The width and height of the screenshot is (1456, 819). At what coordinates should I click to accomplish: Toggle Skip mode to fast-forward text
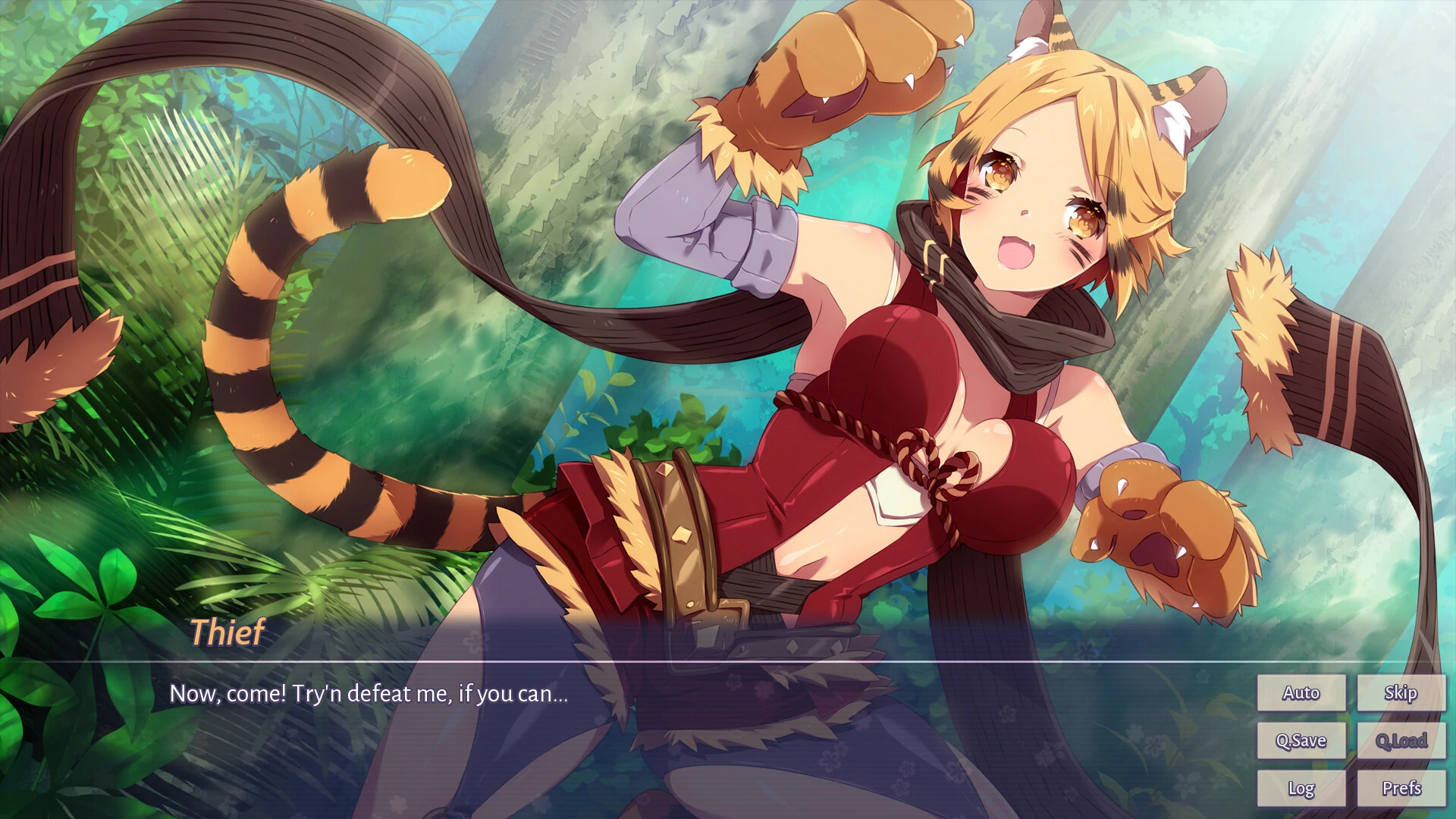[1402, 692]
